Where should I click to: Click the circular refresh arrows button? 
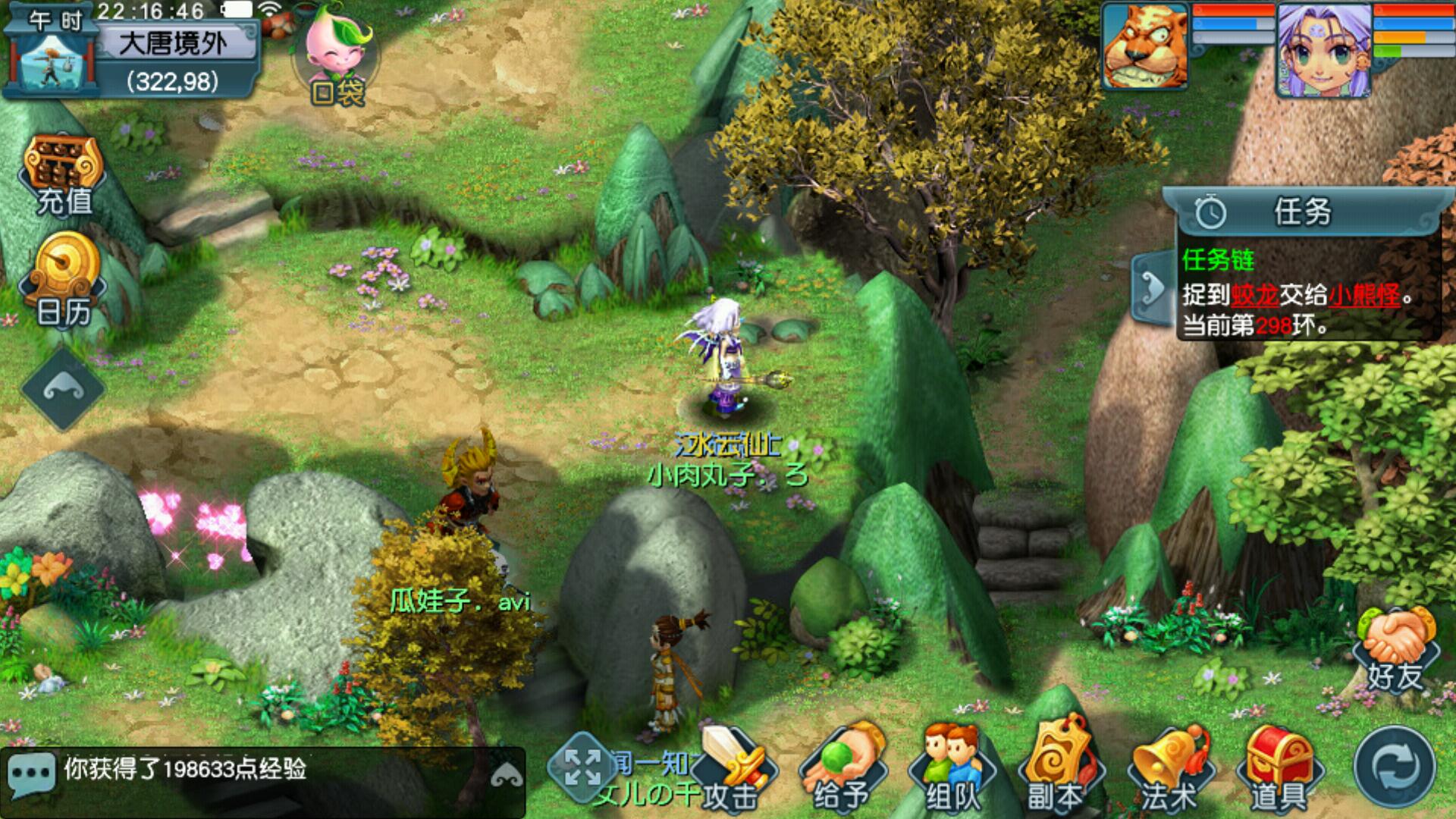click(1394, 767)
